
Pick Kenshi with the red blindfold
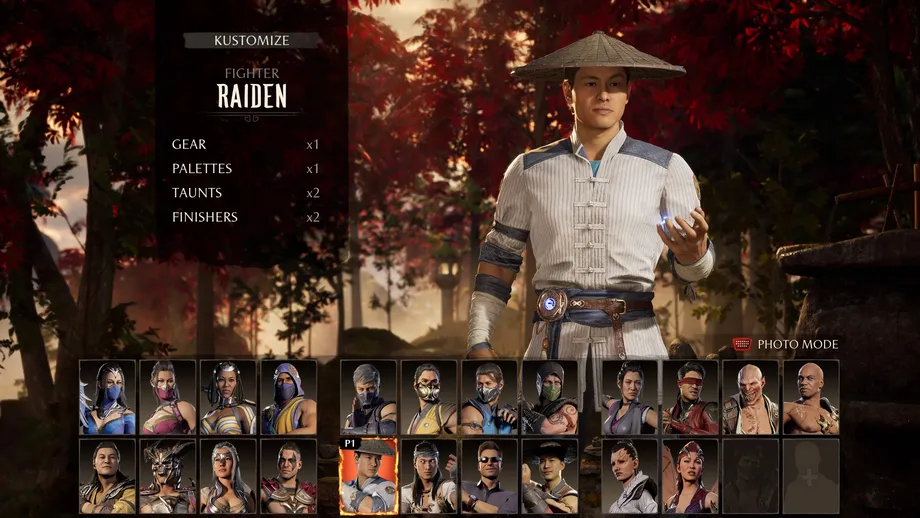pos(690,397)
